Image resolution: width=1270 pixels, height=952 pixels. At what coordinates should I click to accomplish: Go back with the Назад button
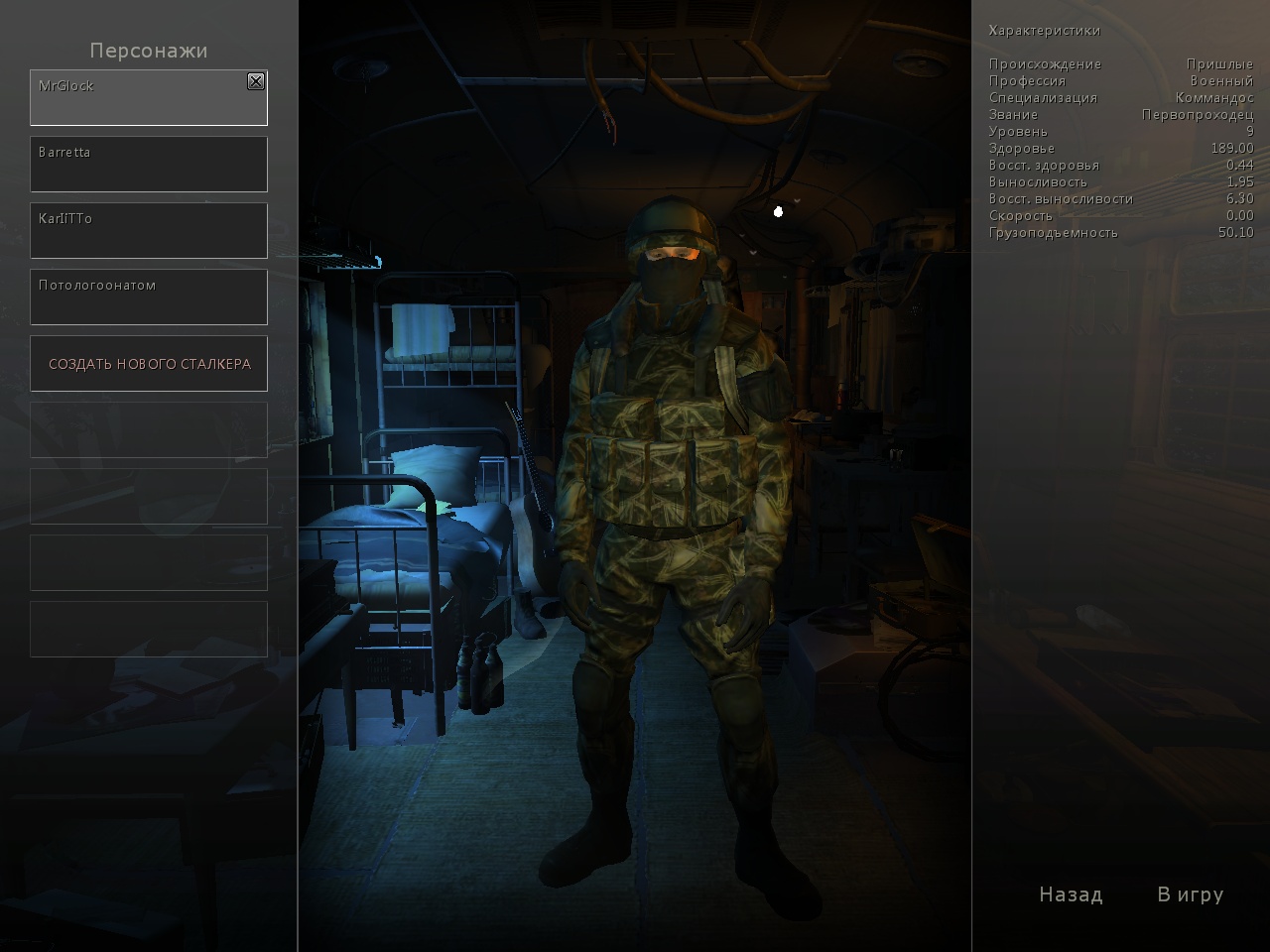point(1071,894)
